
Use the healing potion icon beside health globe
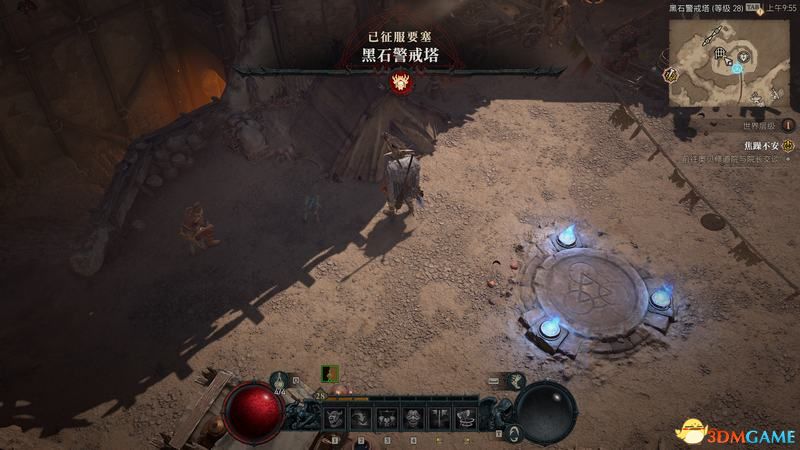[x=280, y=382]
